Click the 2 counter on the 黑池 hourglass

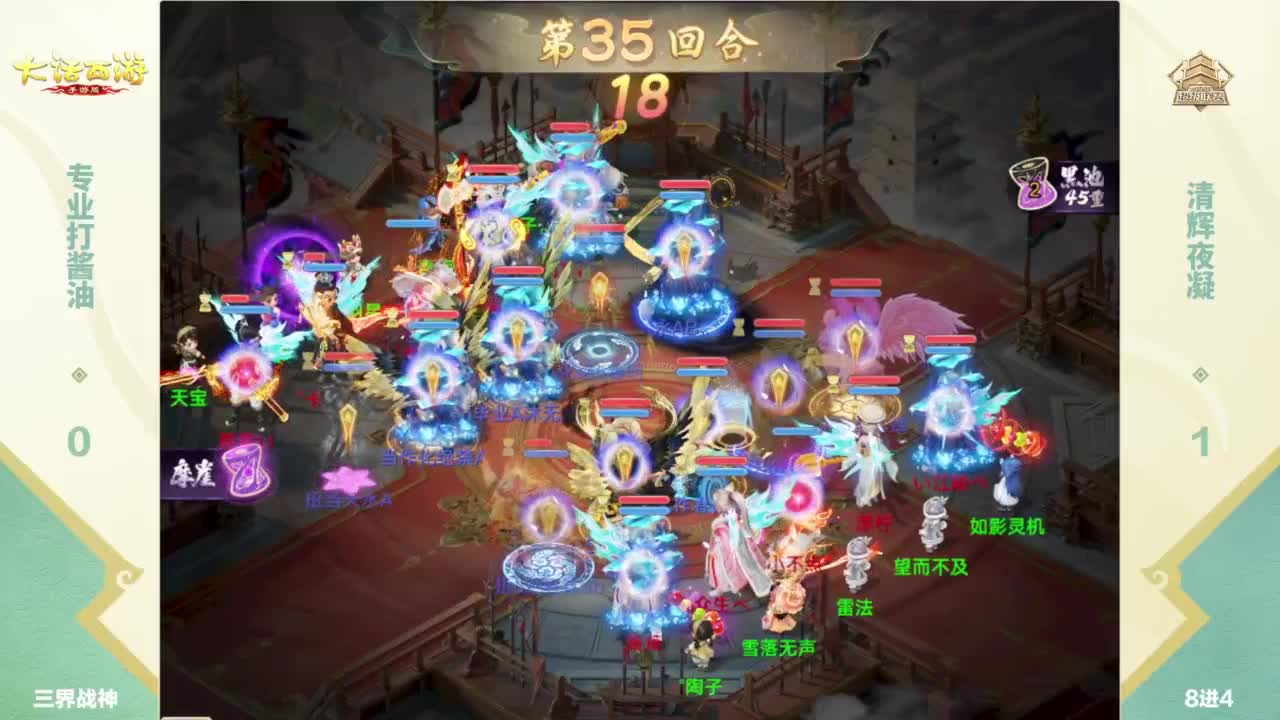pyautogui.click(x=1036, y=190)
